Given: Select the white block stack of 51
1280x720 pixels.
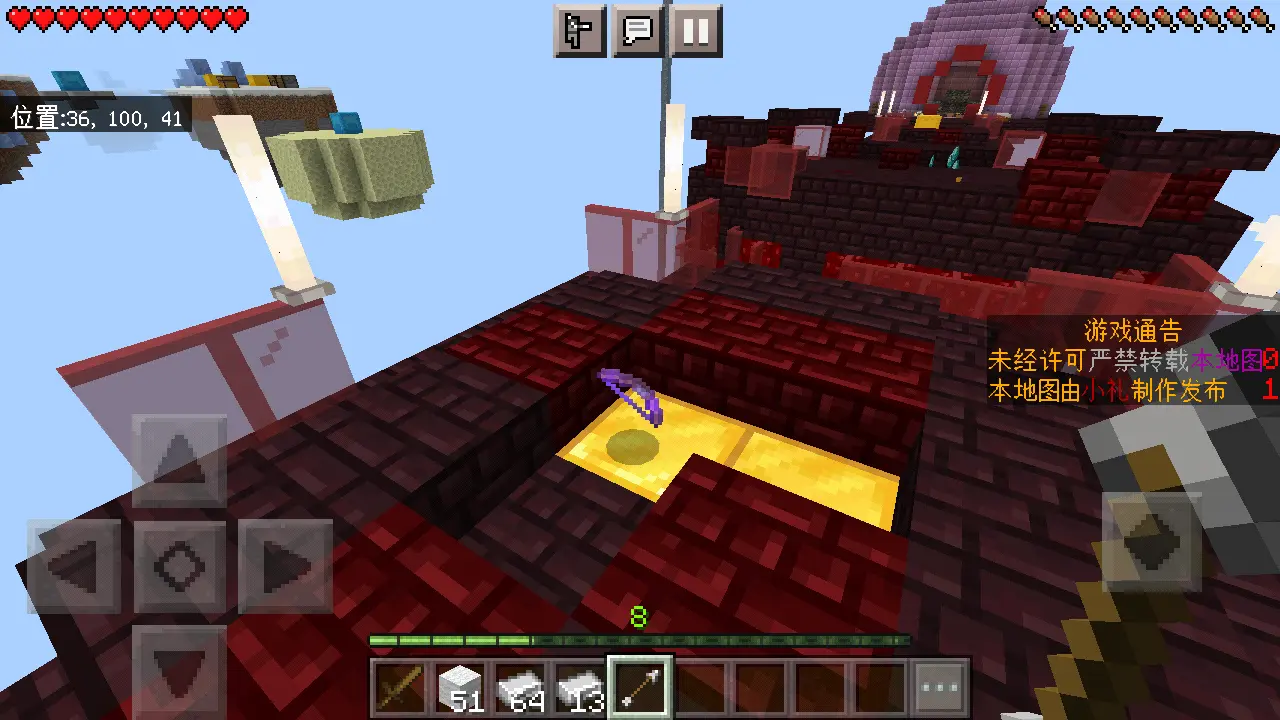Looking at the screenshot, I should pos(462,687).
